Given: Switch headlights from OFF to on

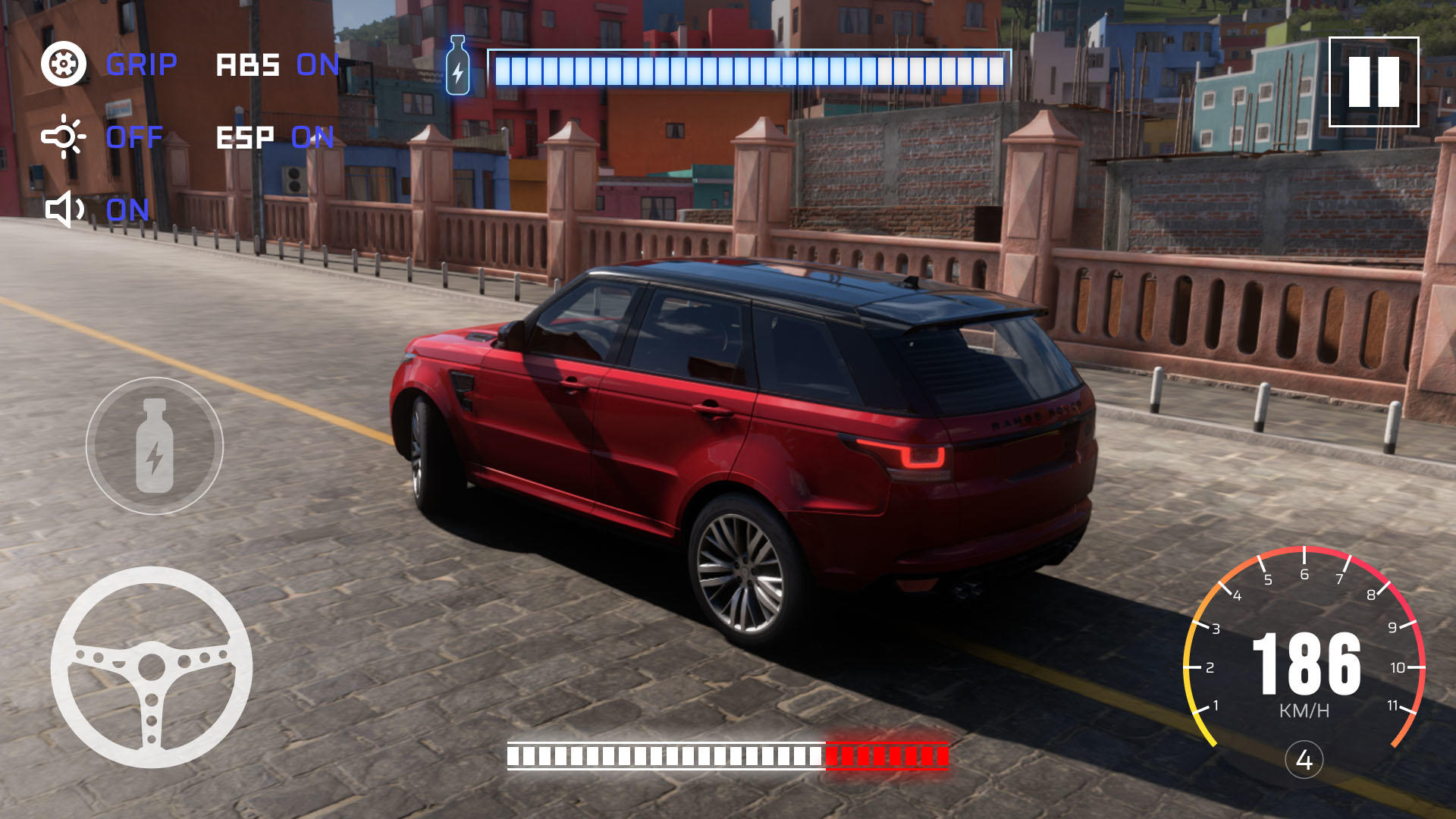Looking at the screenshot, I should click(133, 137).
